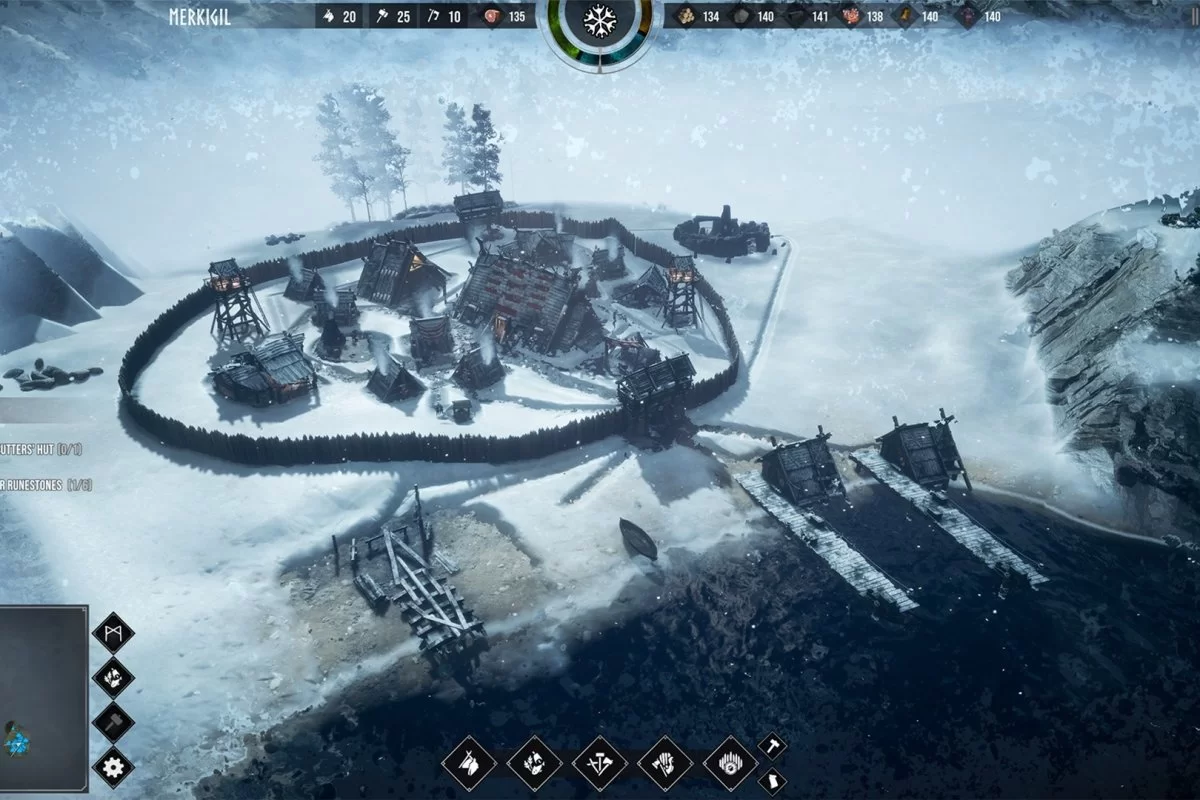The width and height of the screenshot is (1200, 800).
Task: Select the woodcutters' hut objective
Action: click(42, 450)
